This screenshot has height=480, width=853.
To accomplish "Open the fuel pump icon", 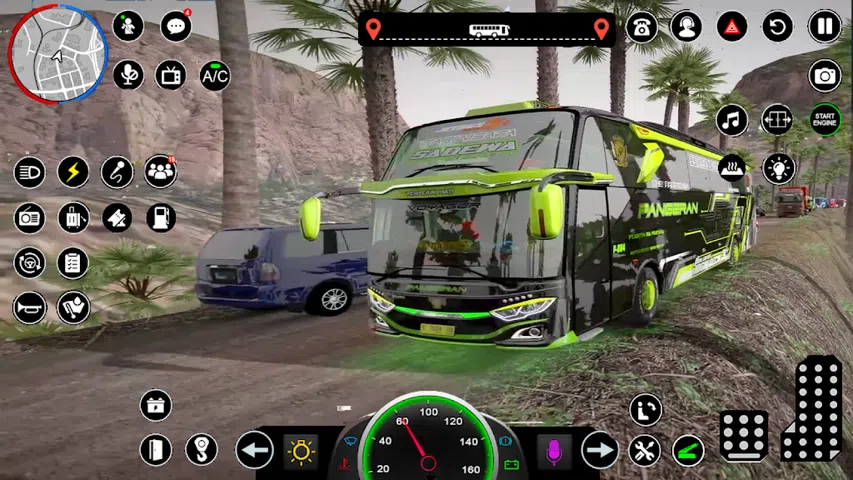I will pos(161,216).
